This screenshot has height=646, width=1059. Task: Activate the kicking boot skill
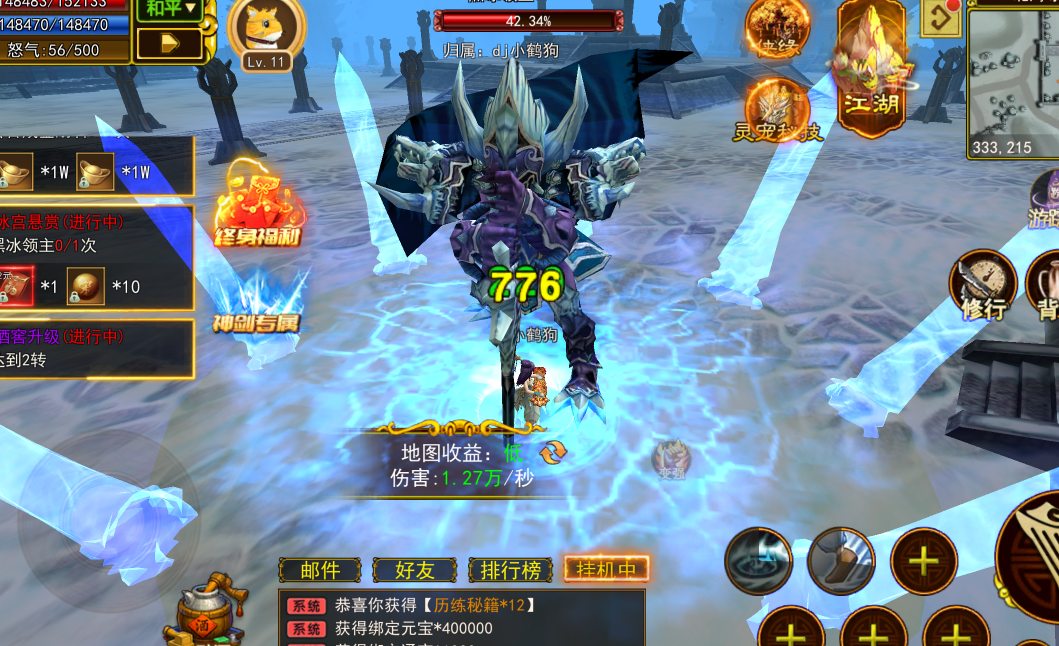(x=841, y=561)
